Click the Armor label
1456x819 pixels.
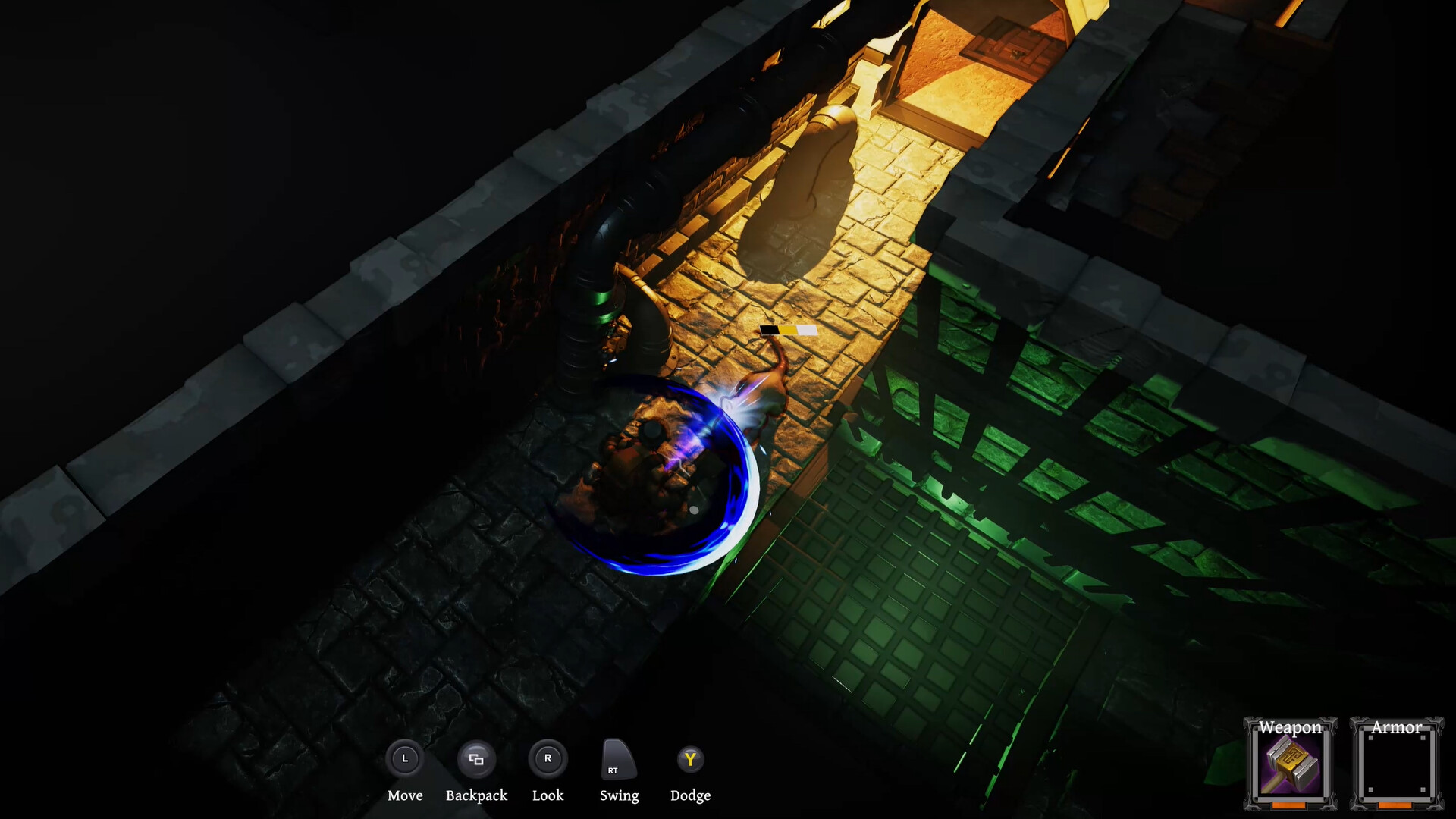1399,726
